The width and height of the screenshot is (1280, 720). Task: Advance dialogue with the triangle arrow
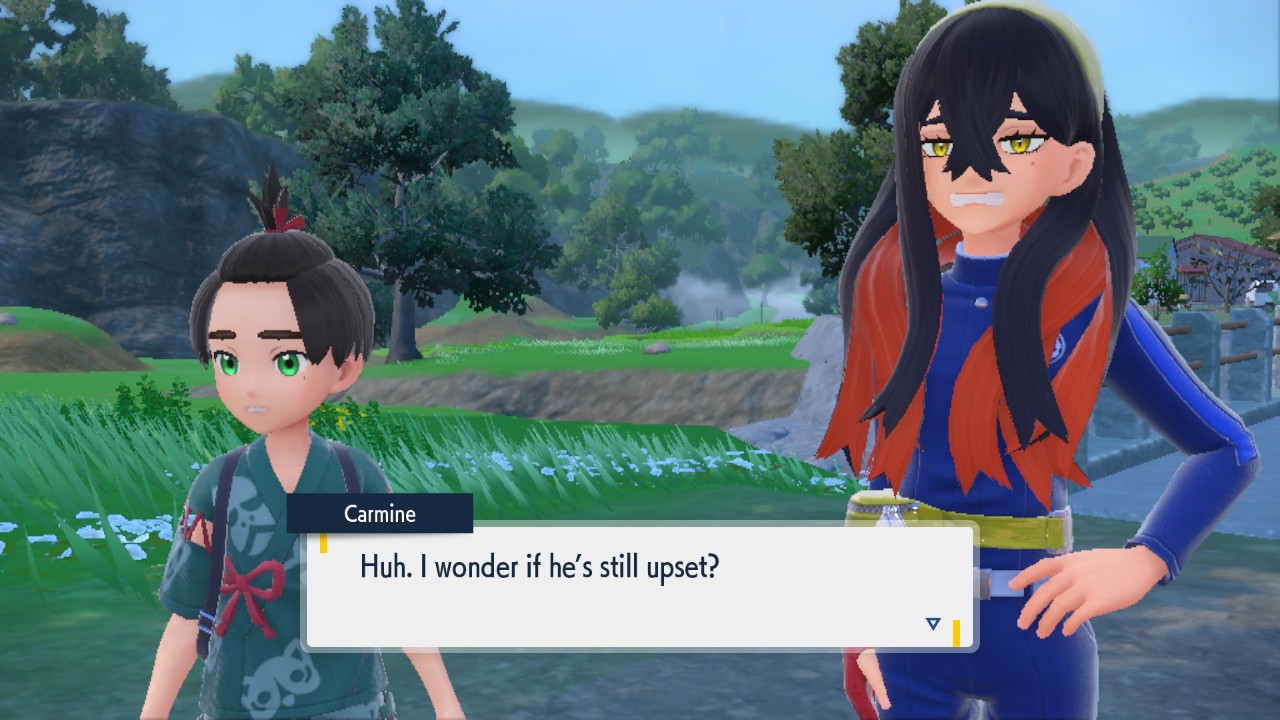point(933,624)
